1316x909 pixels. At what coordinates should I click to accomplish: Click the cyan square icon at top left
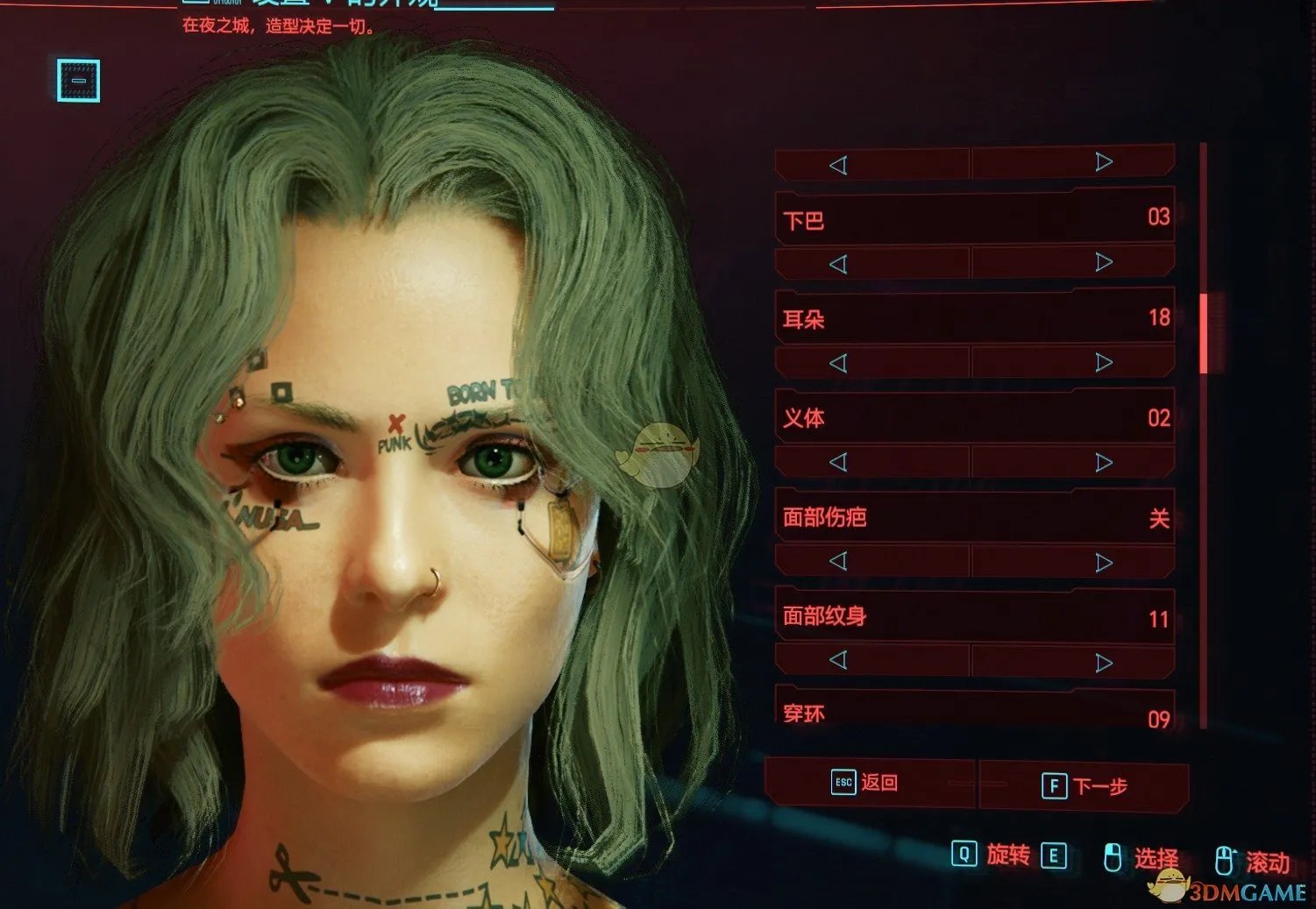point(79,81)
